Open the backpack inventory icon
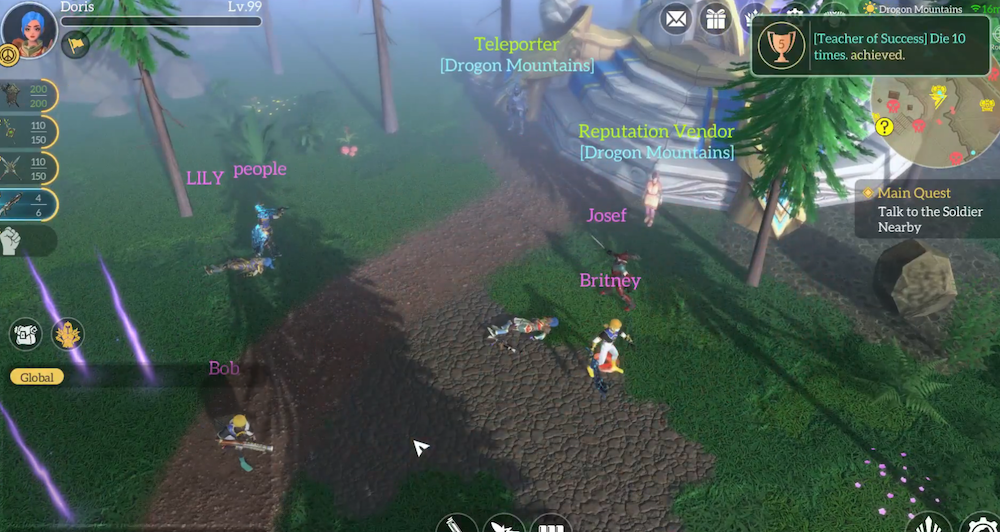1000x532 pixels. 25,334
